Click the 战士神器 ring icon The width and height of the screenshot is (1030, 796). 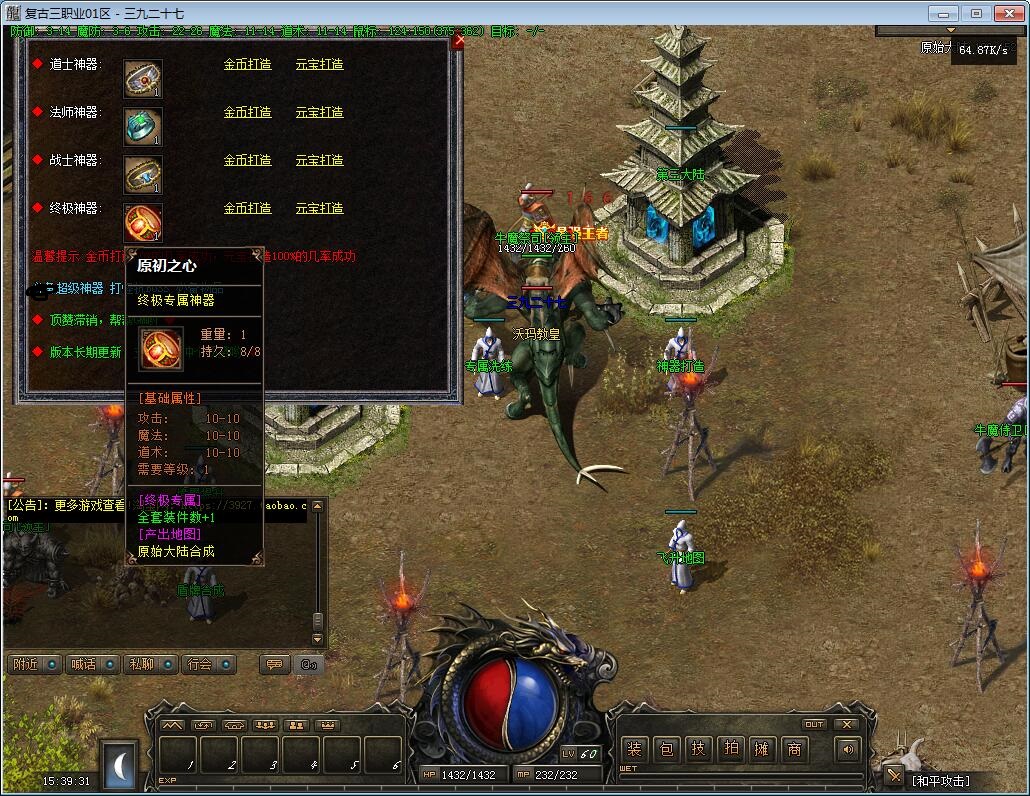click(143, 175)
